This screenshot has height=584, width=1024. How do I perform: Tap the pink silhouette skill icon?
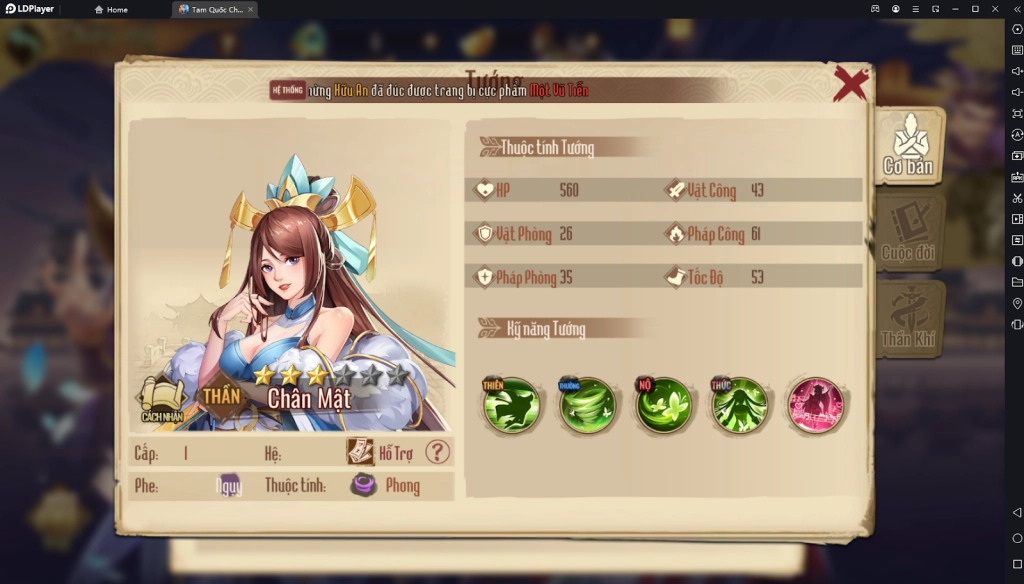(815, 405)
